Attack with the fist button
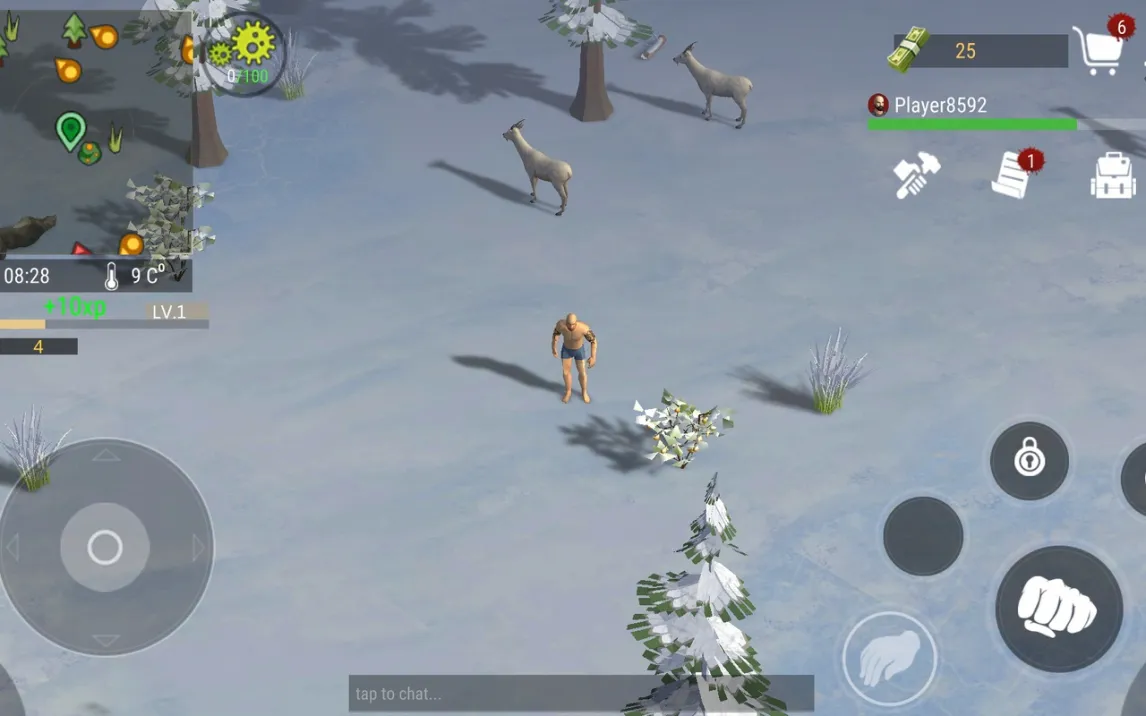 click(1058, 608)
